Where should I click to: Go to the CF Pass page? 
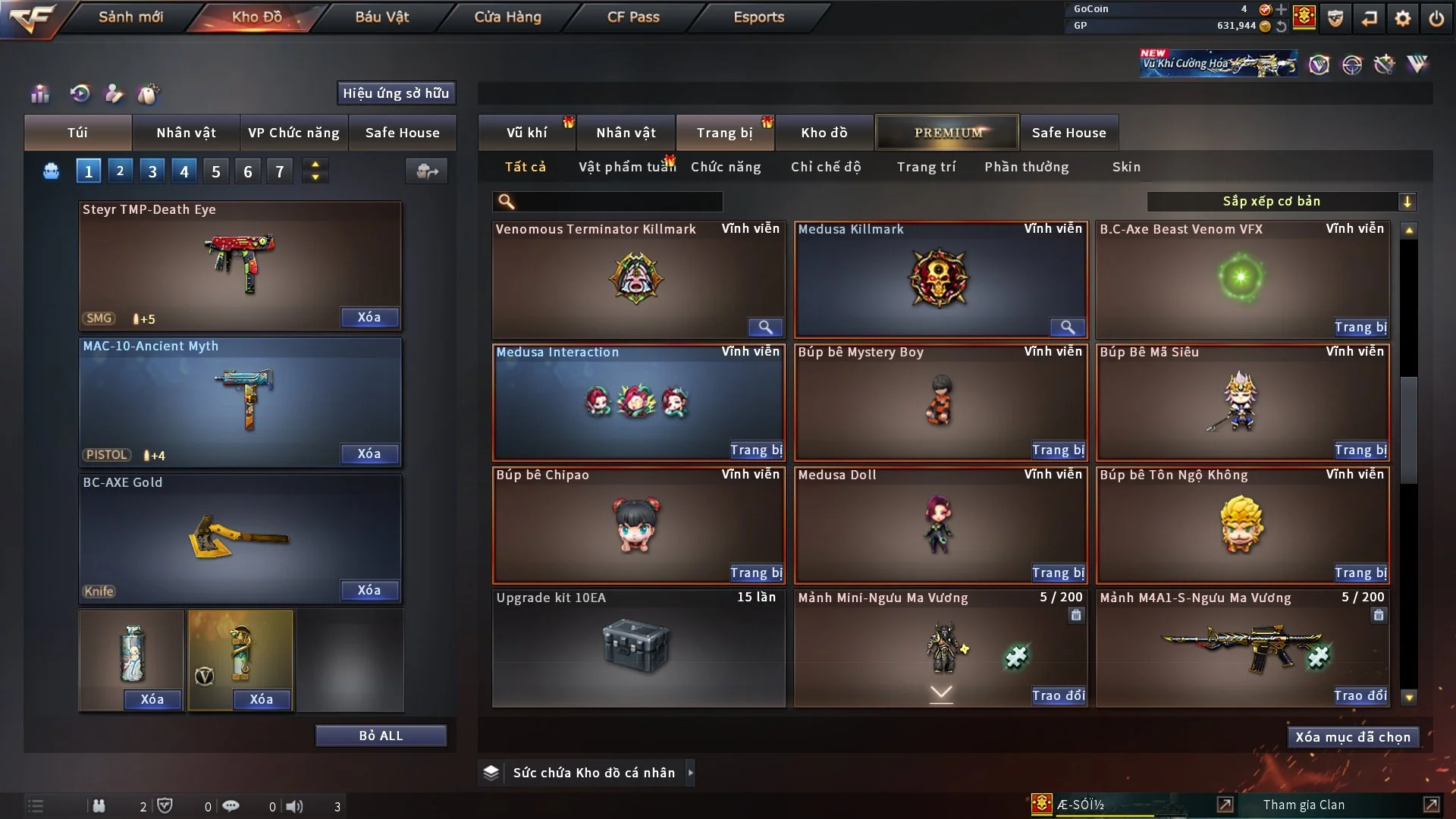tap(633, 17)
